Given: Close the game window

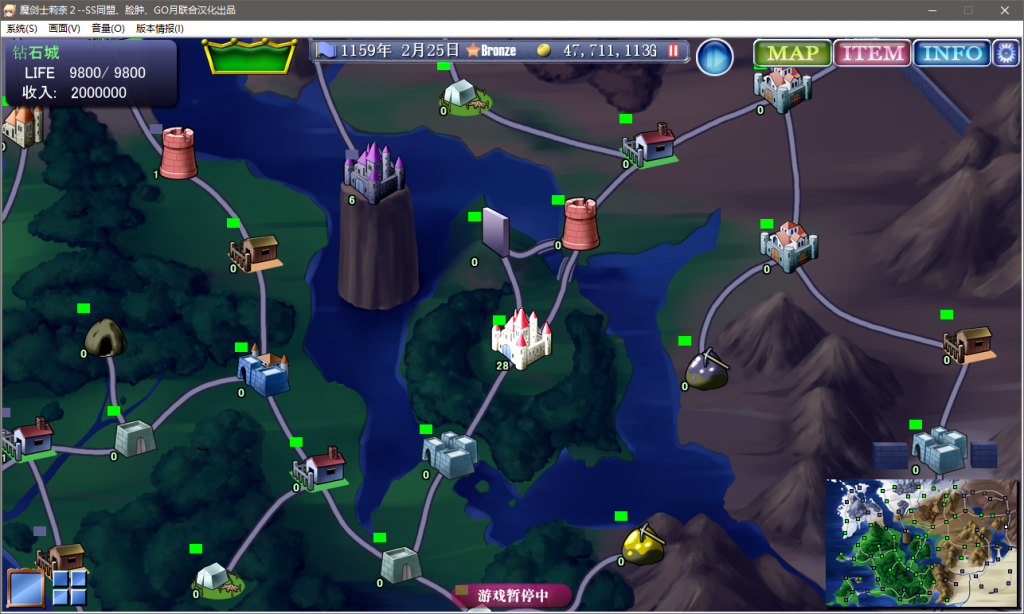Looking at the screenshot, I should 1005,10.
